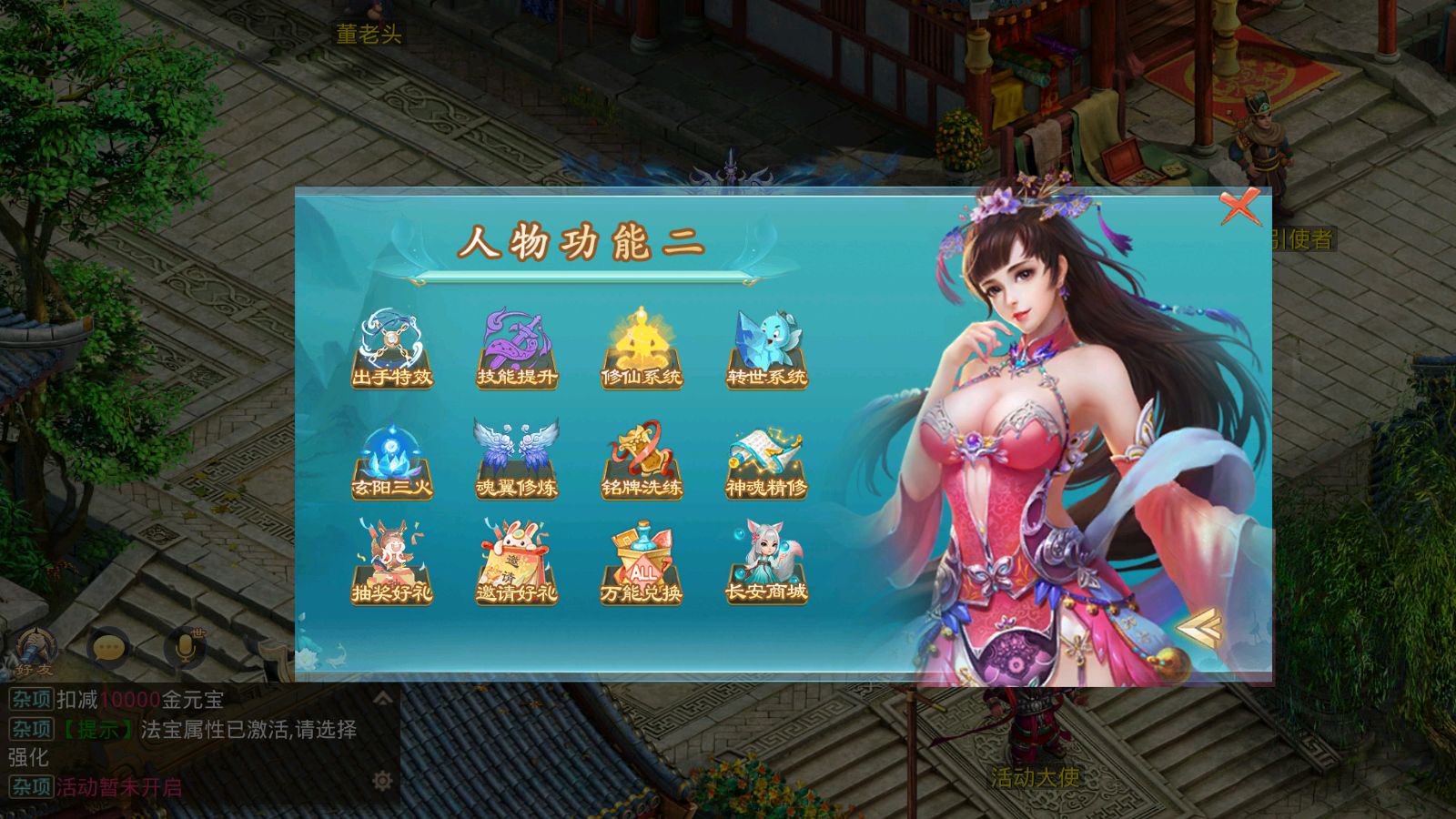Open the 好友 friends list

tap(35, 652)
